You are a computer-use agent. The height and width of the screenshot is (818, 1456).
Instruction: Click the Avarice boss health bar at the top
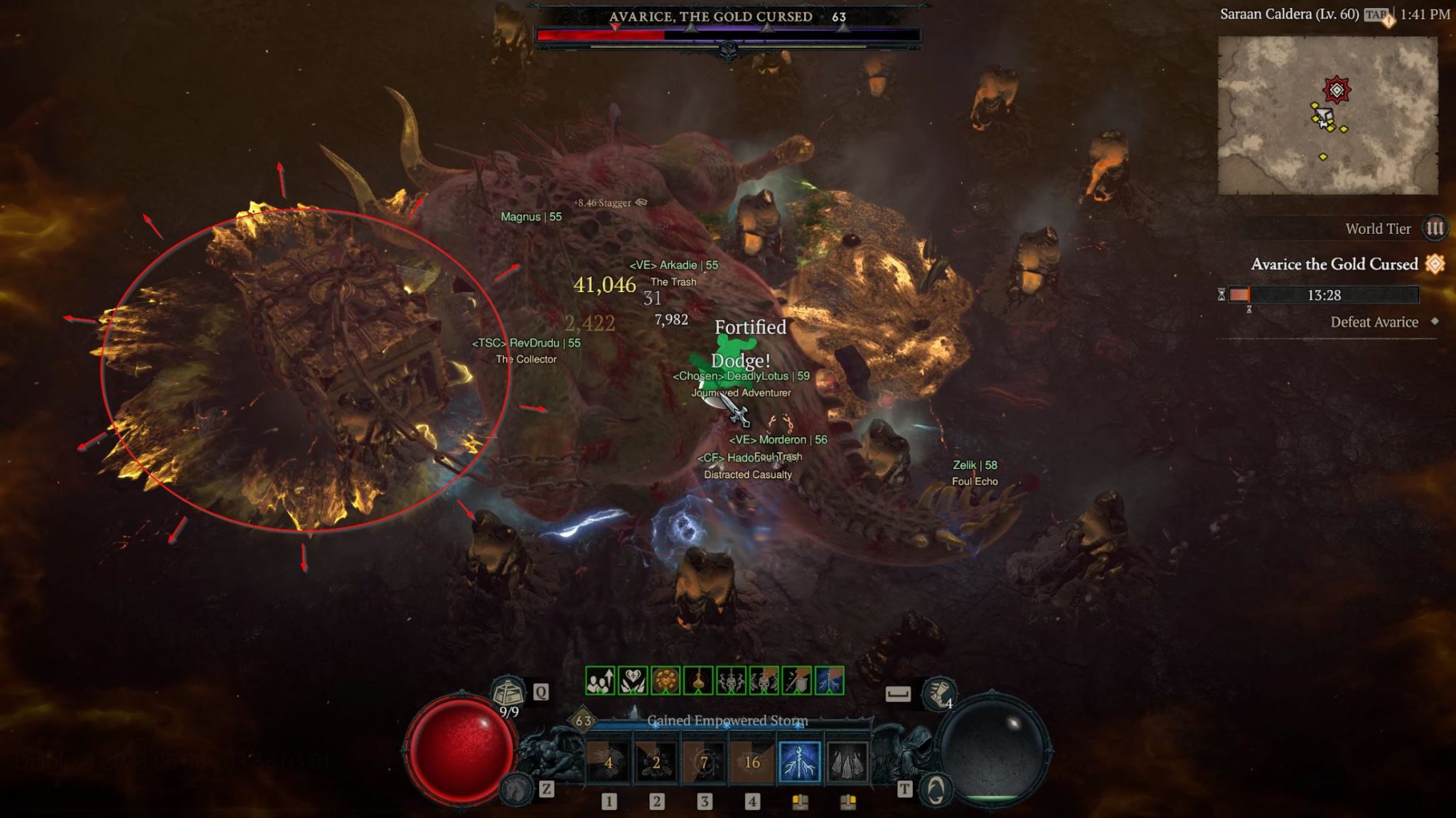725,34
